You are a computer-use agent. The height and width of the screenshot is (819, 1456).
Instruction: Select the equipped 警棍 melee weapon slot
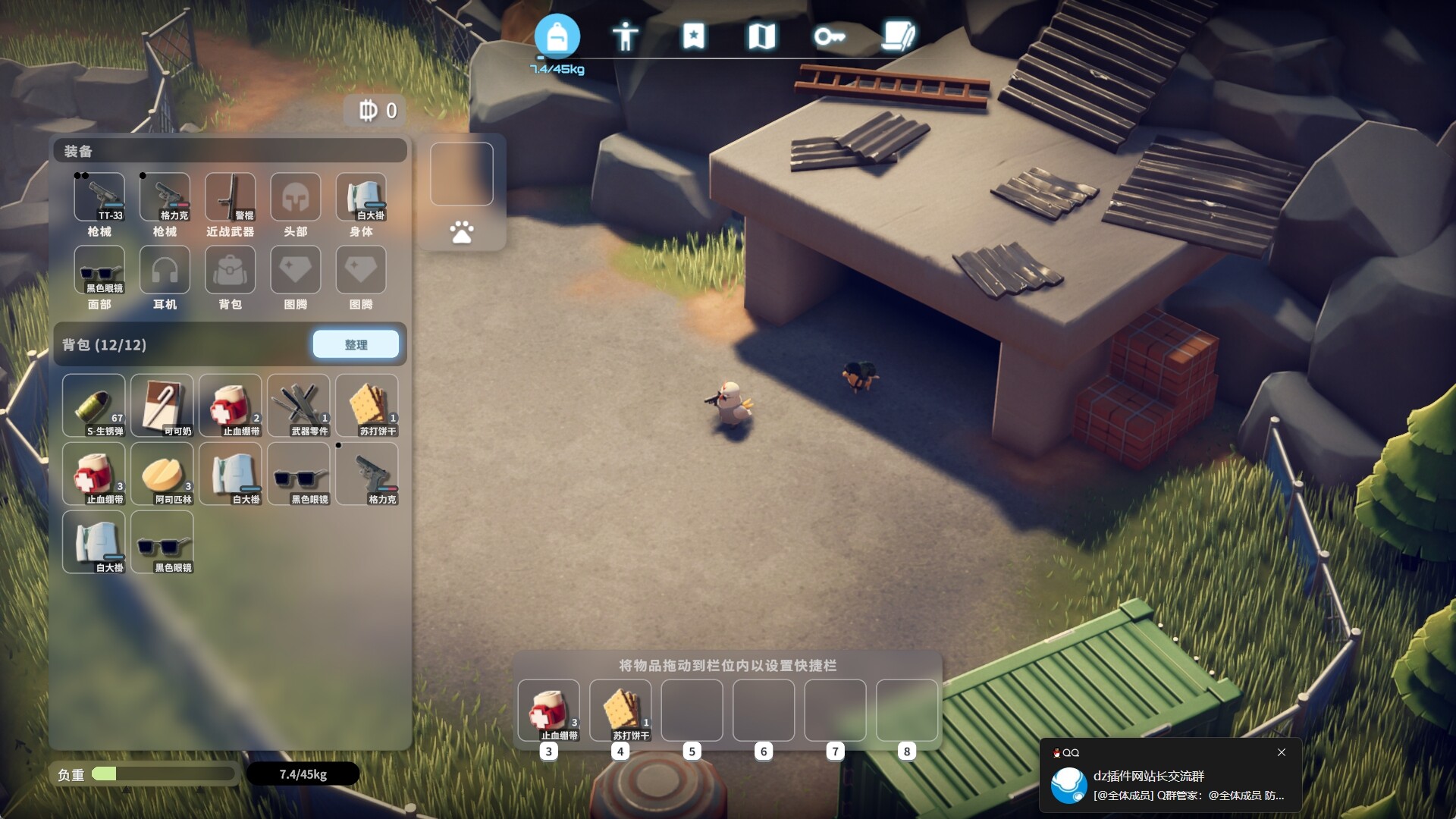pos(231,197)
